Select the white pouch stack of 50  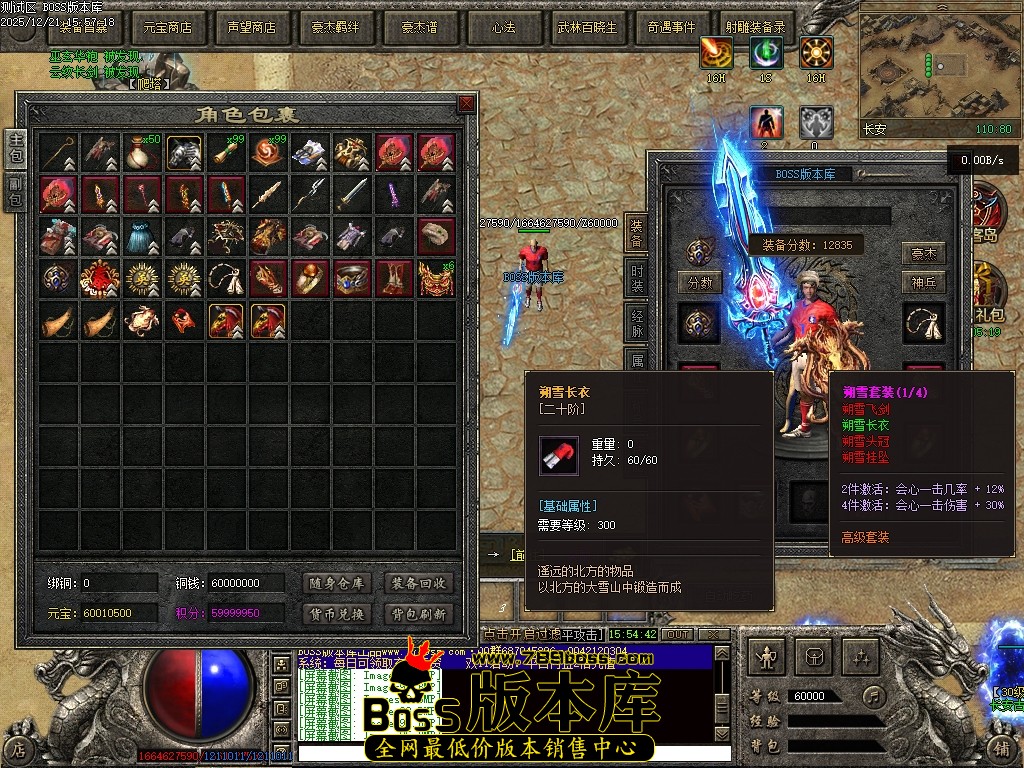(x=143, y=152)
